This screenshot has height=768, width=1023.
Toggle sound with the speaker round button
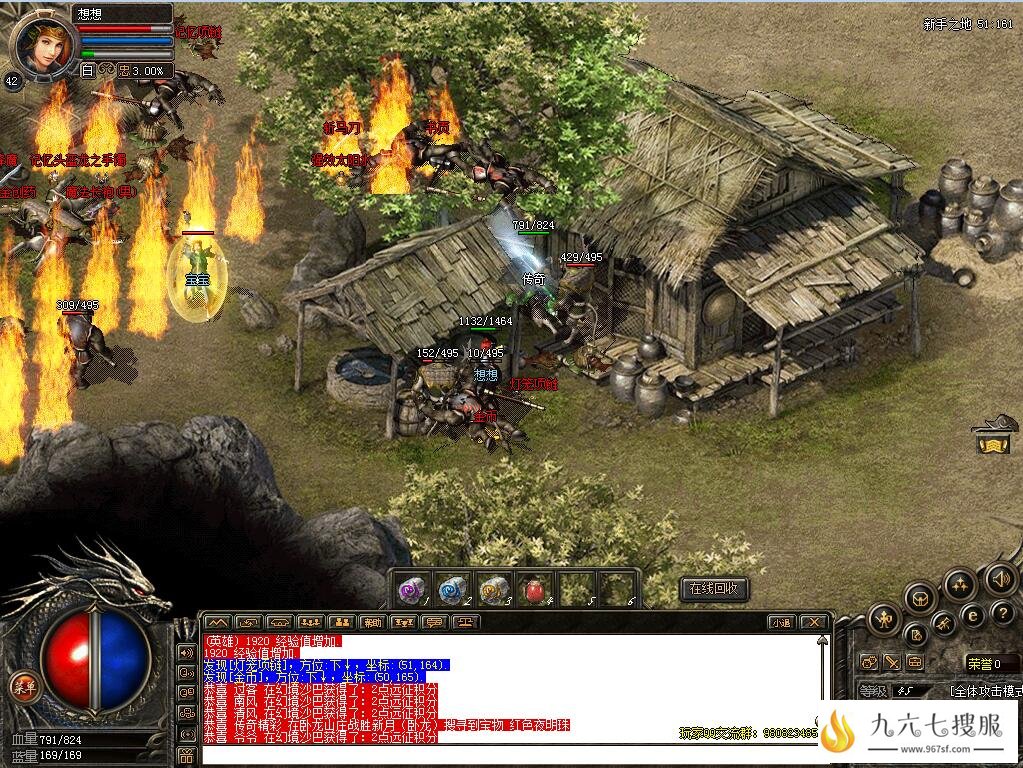(x=1000, y=578)
